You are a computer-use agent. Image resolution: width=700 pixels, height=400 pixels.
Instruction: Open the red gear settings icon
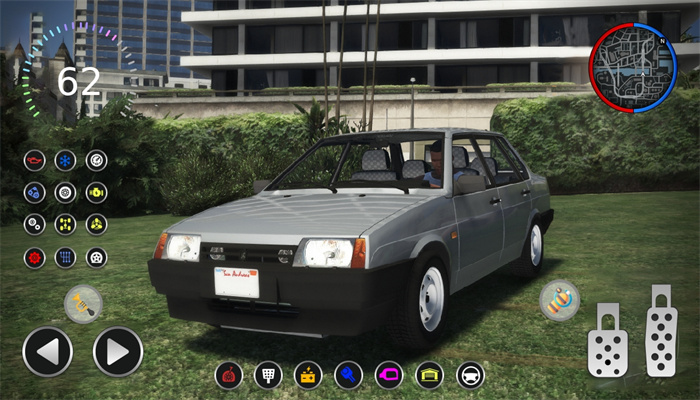(x=35, y=257)
